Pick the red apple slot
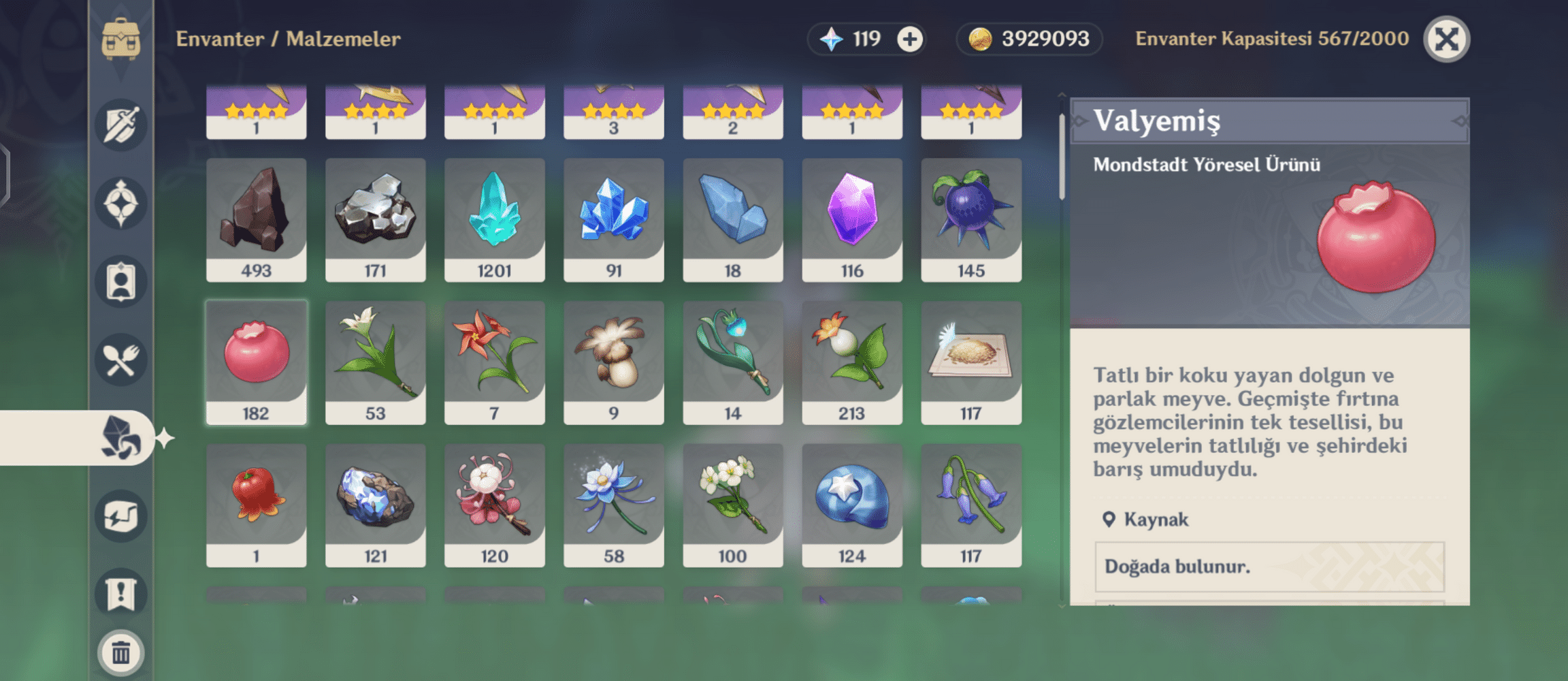Viewport: 1568px width, 681px height. (256, 505)
